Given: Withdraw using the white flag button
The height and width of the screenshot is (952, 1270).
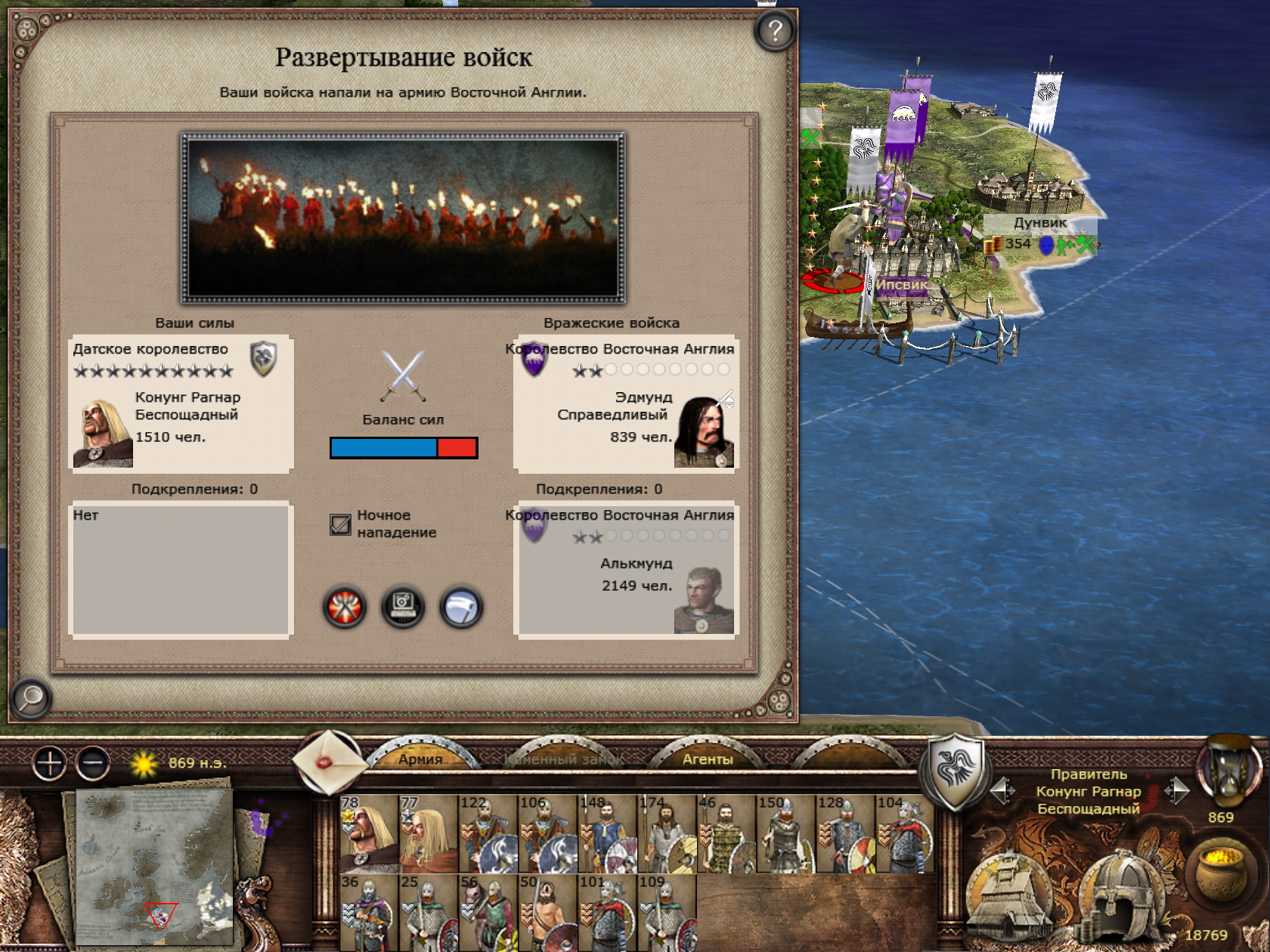Looking at the screenshot, I should pos(461,607).
